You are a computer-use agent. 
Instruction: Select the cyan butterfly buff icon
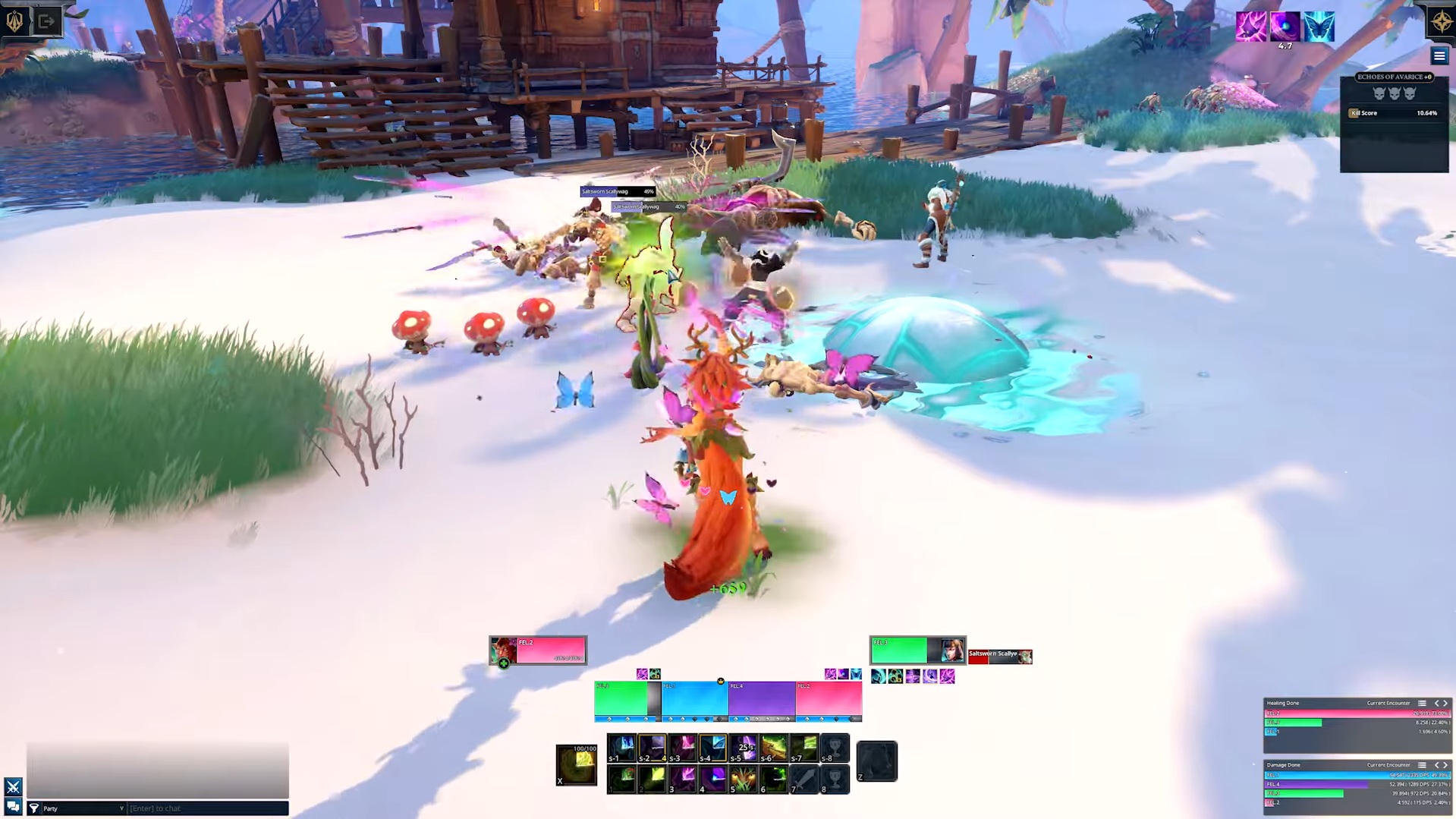click(x=1319, y=27)
